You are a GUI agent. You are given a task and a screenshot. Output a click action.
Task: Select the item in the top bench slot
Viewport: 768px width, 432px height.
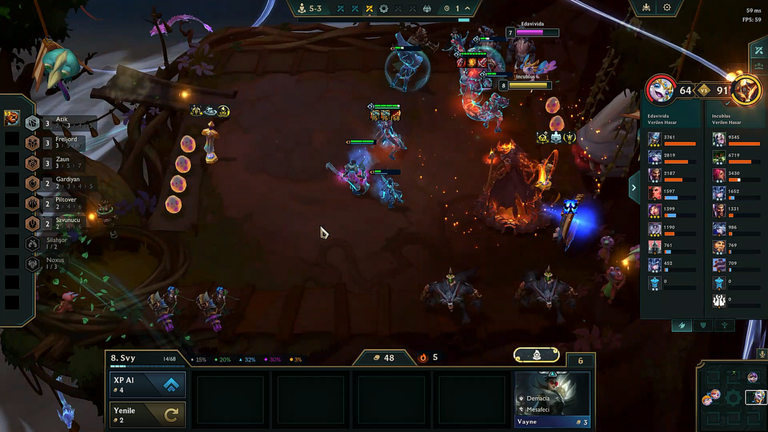click(11, 118)
